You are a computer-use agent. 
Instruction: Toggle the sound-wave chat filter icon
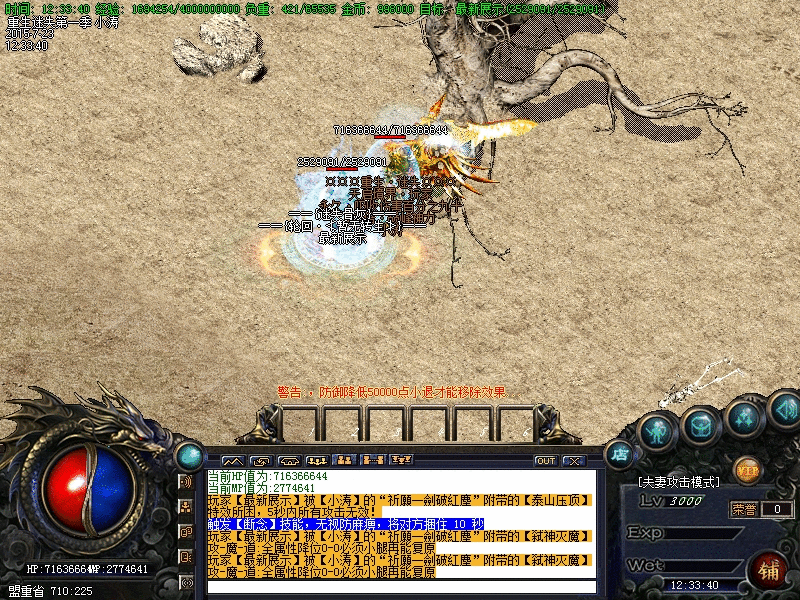click(x=186, y=481)
